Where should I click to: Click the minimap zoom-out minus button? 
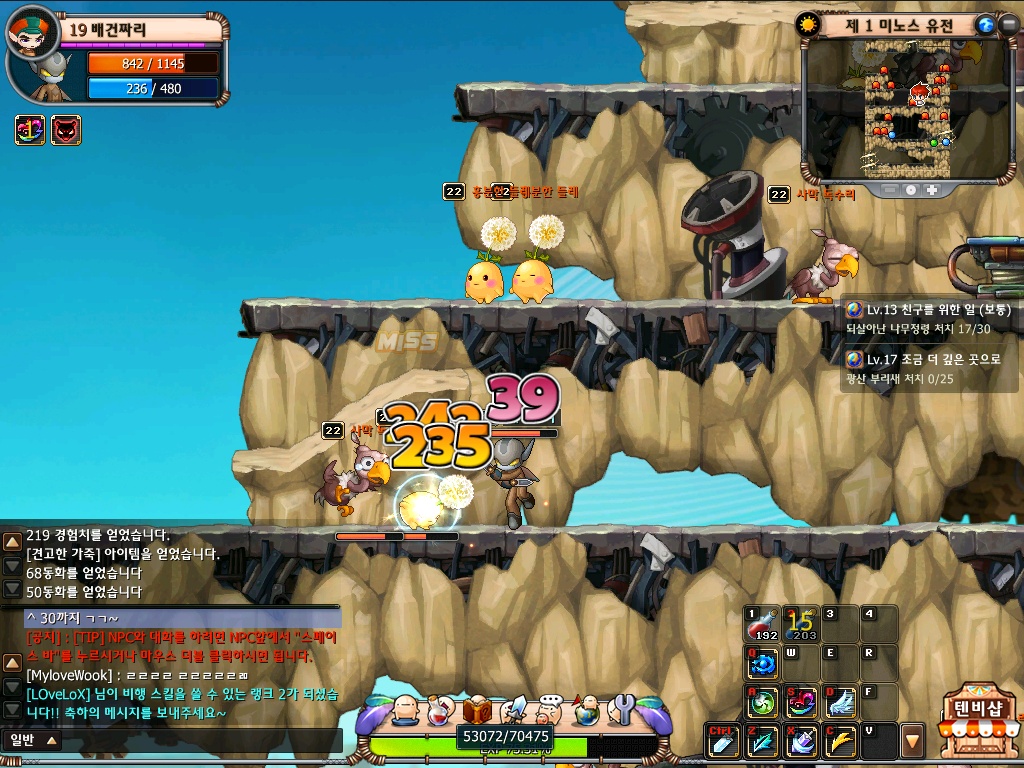[x=890, y=189]
